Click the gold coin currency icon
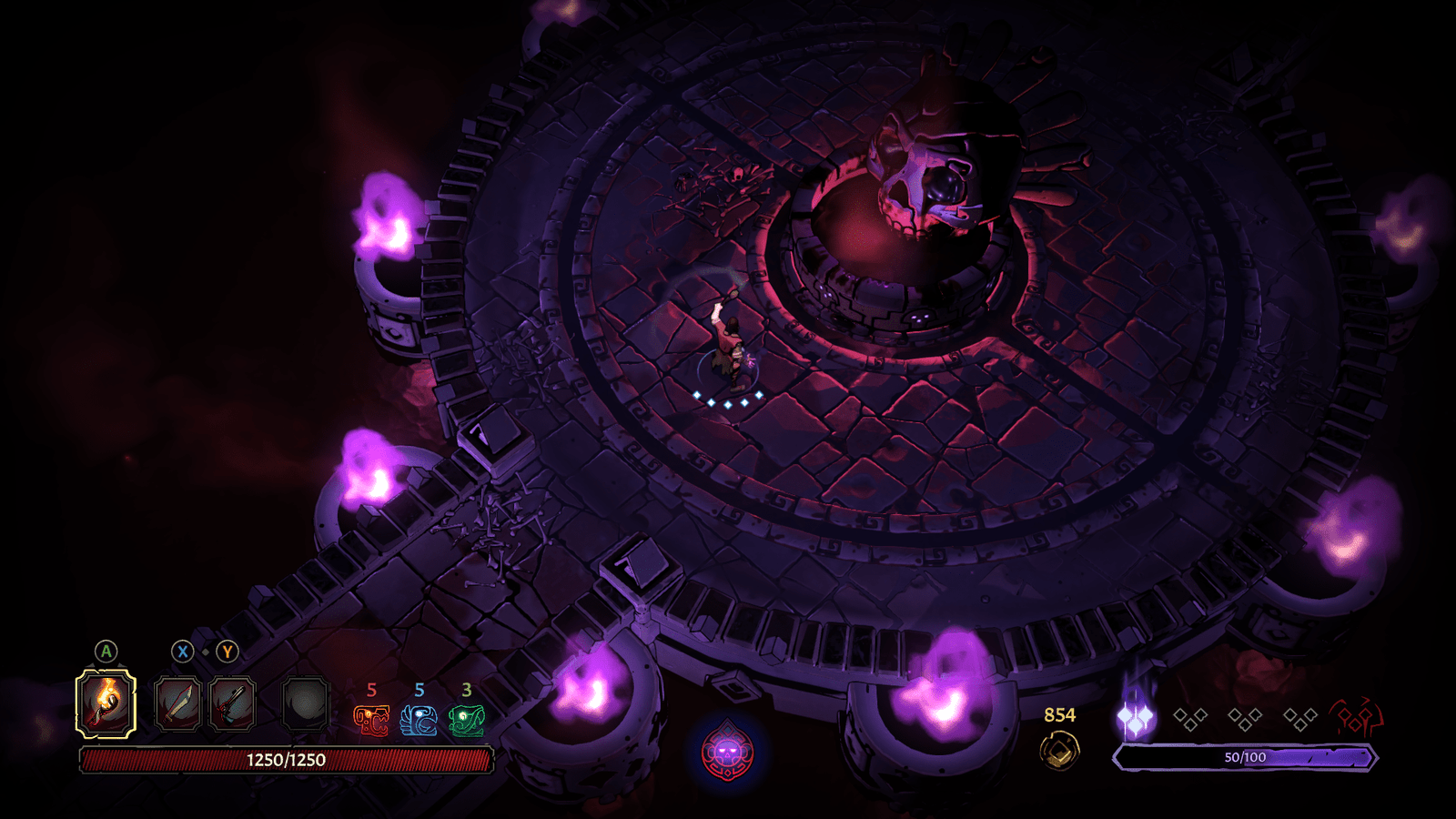 point(1059,752)
